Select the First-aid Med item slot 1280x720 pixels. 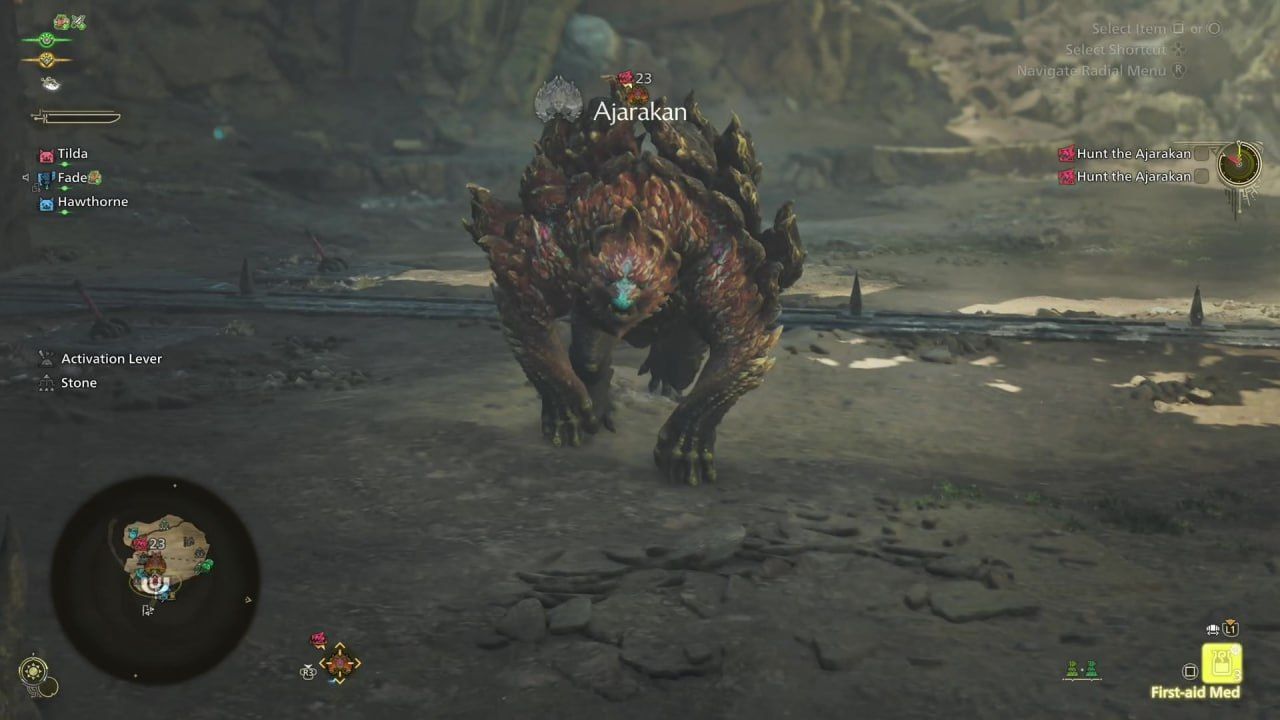click(1221, 662)
